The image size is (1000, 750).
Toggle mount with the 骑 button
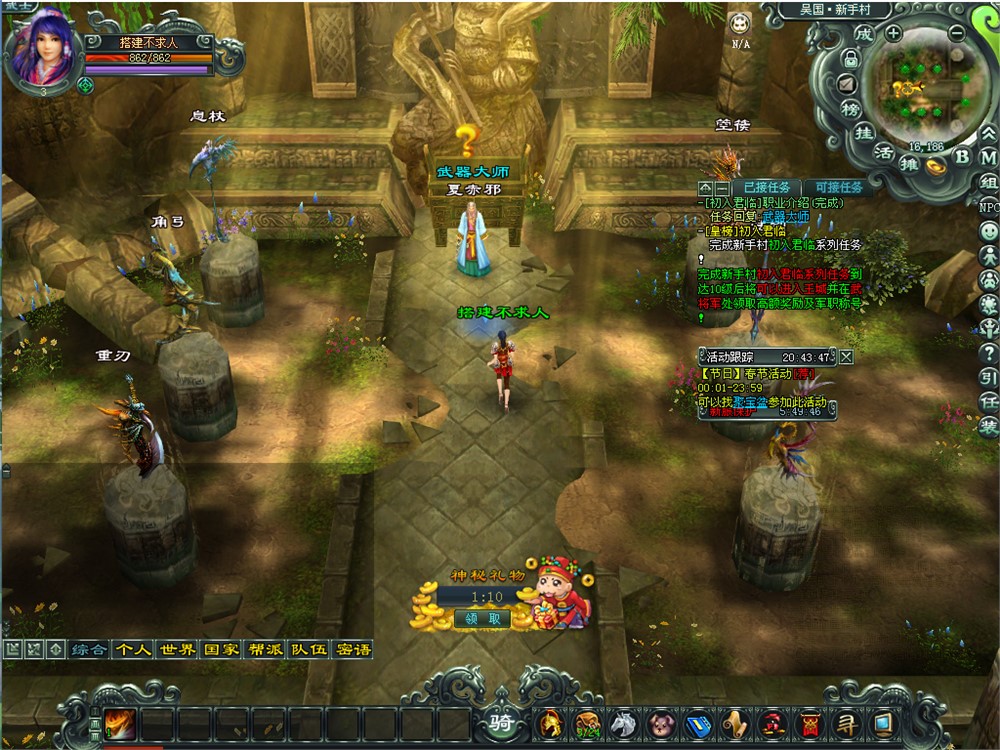tap(500, 722)
